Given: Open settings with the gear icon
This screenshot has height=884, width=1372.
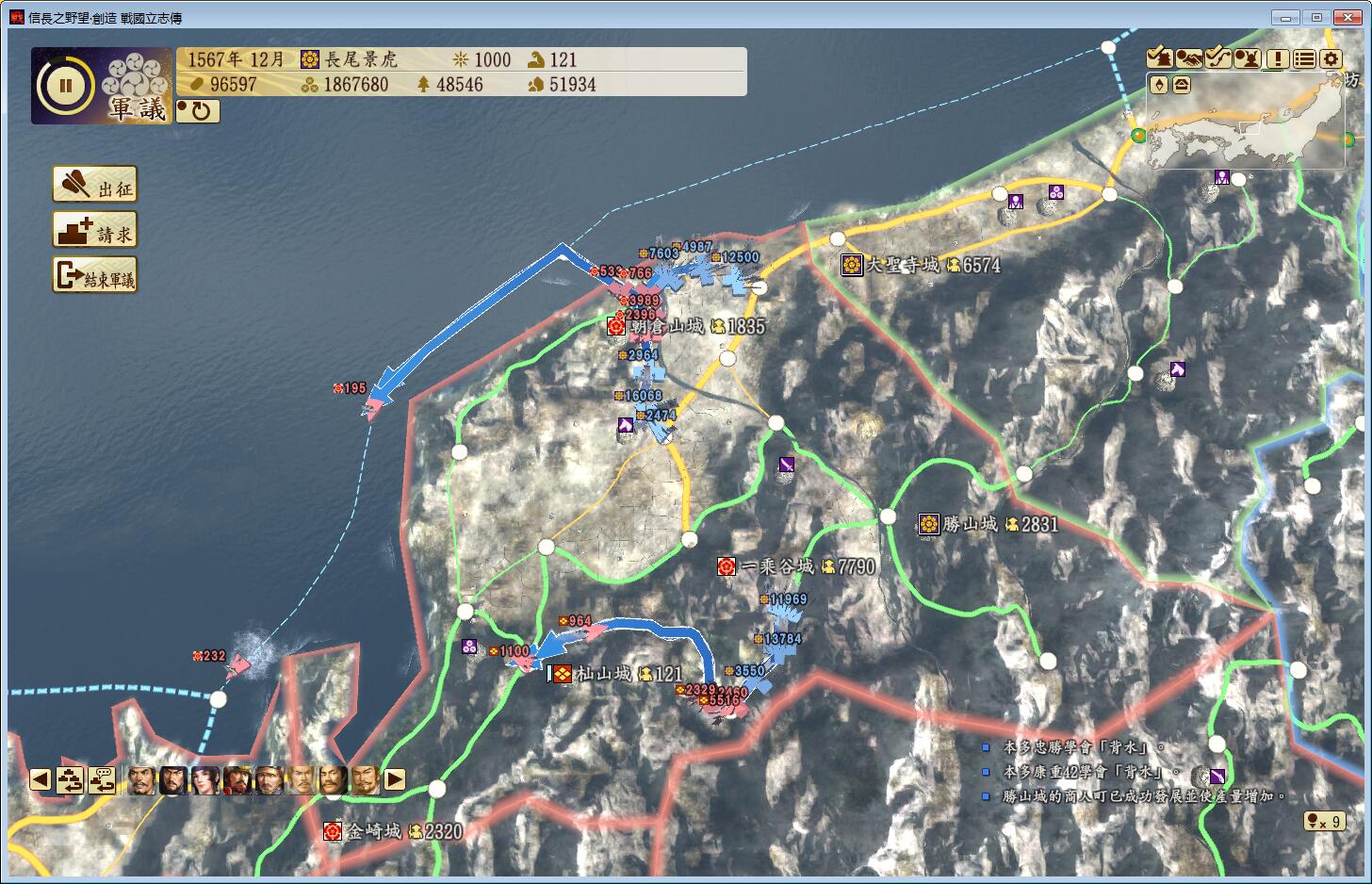Looking at the screenshot, I should [1331, 58].
